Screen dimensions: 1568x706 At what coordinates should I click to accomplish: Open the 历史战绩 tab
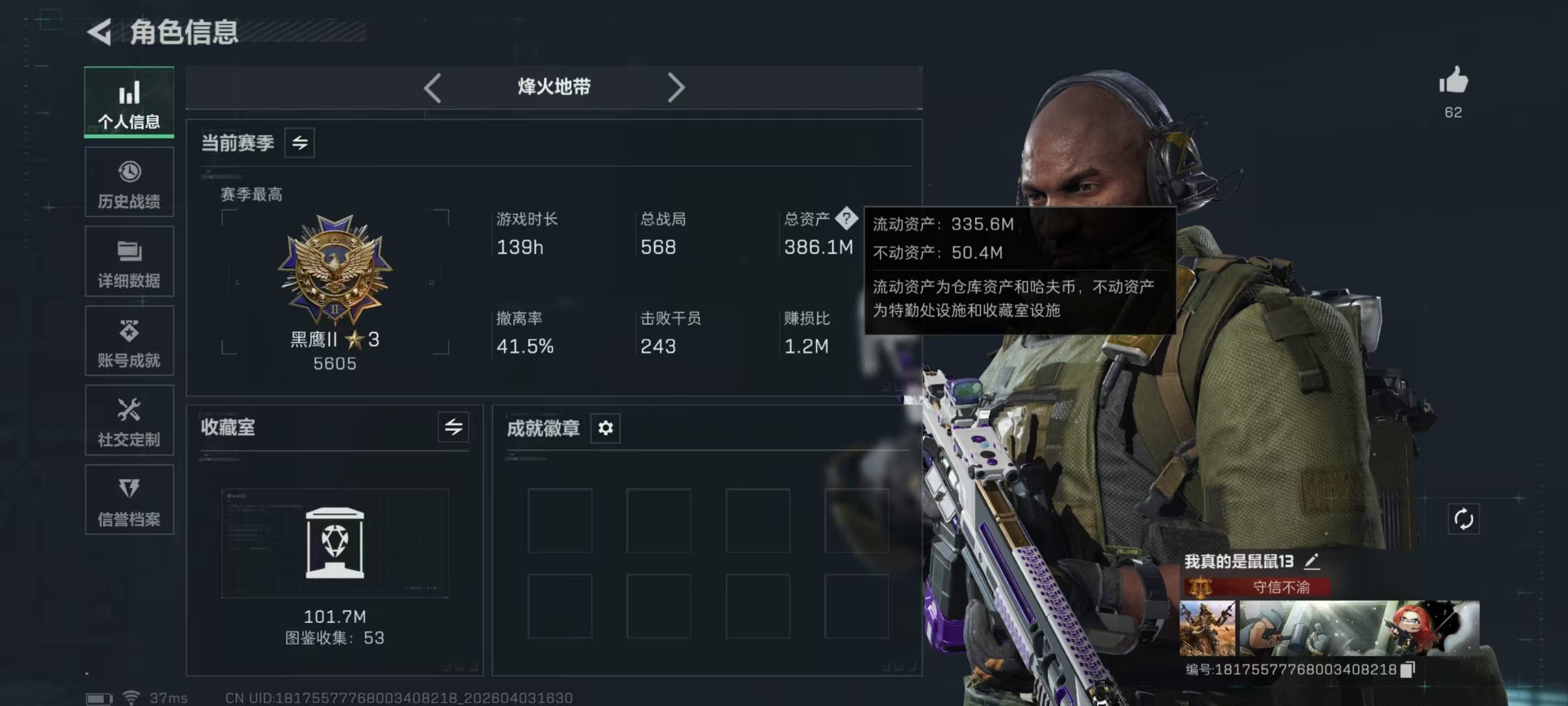pyautogui.click(x=129, y=183)
